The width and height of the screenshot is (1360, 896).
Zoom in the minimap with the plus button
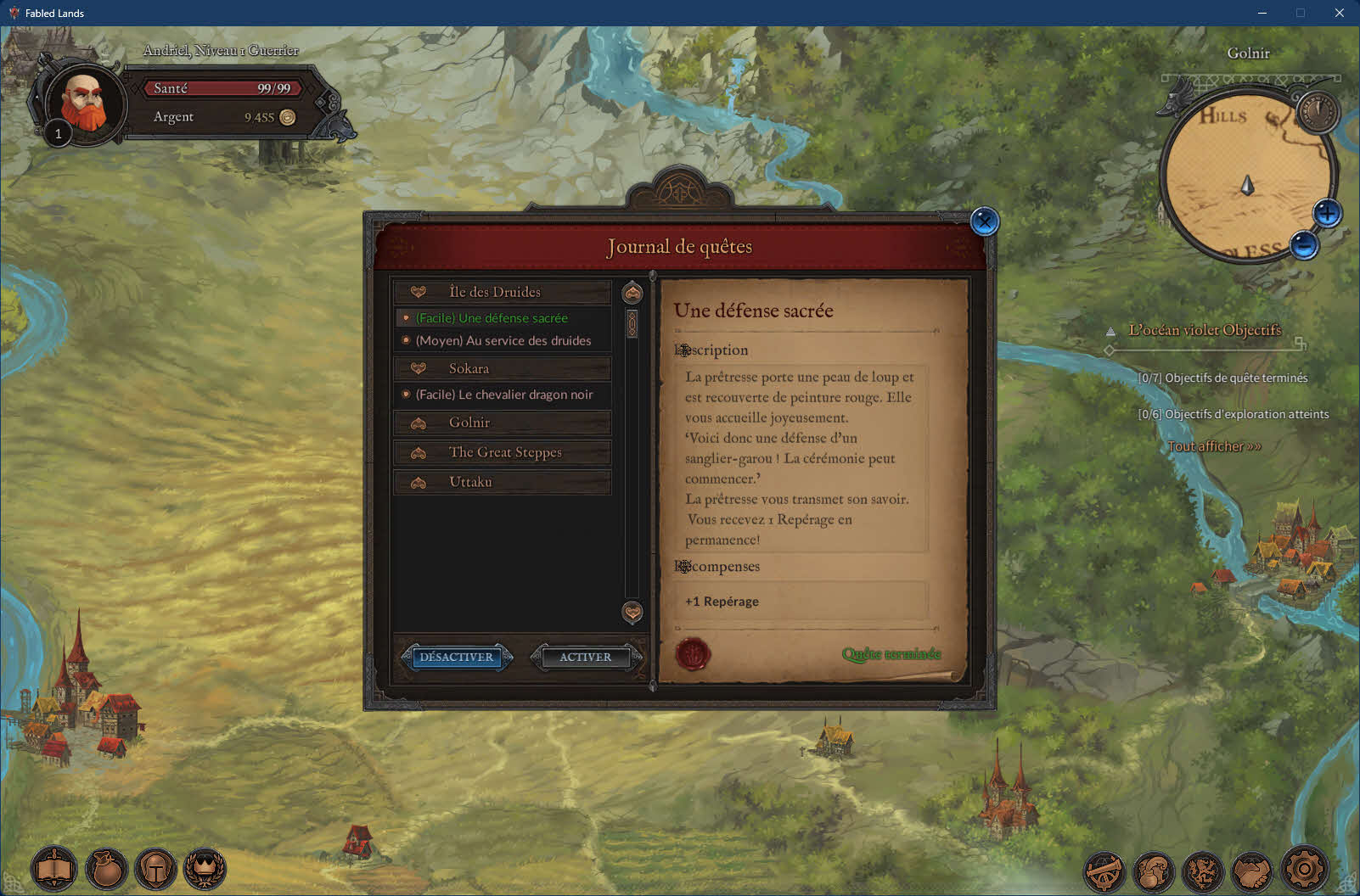pyautogui.click(x=1327, y=213)
